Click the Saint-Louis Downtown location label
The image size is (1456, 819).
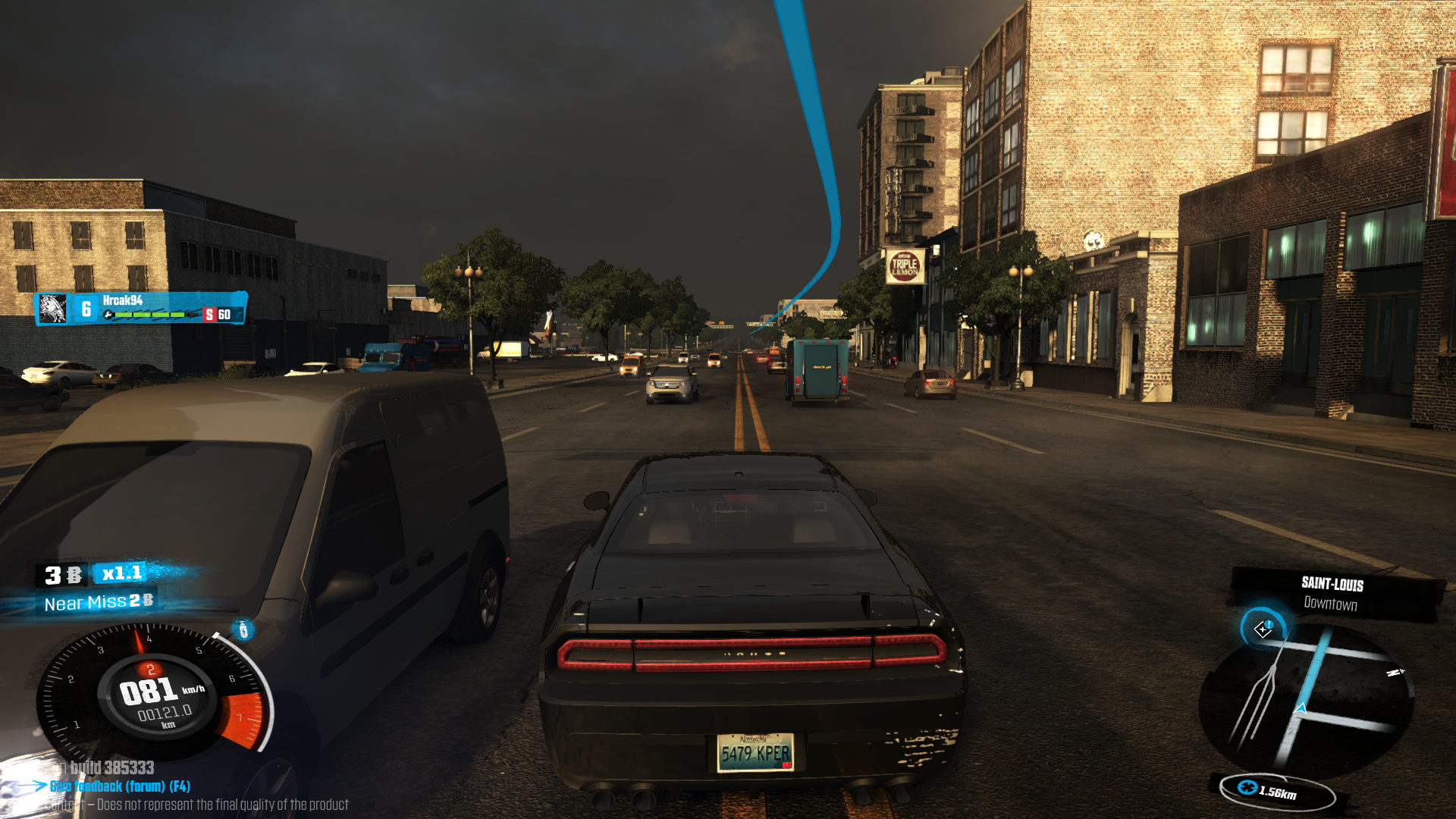[x=1332, y=593]
